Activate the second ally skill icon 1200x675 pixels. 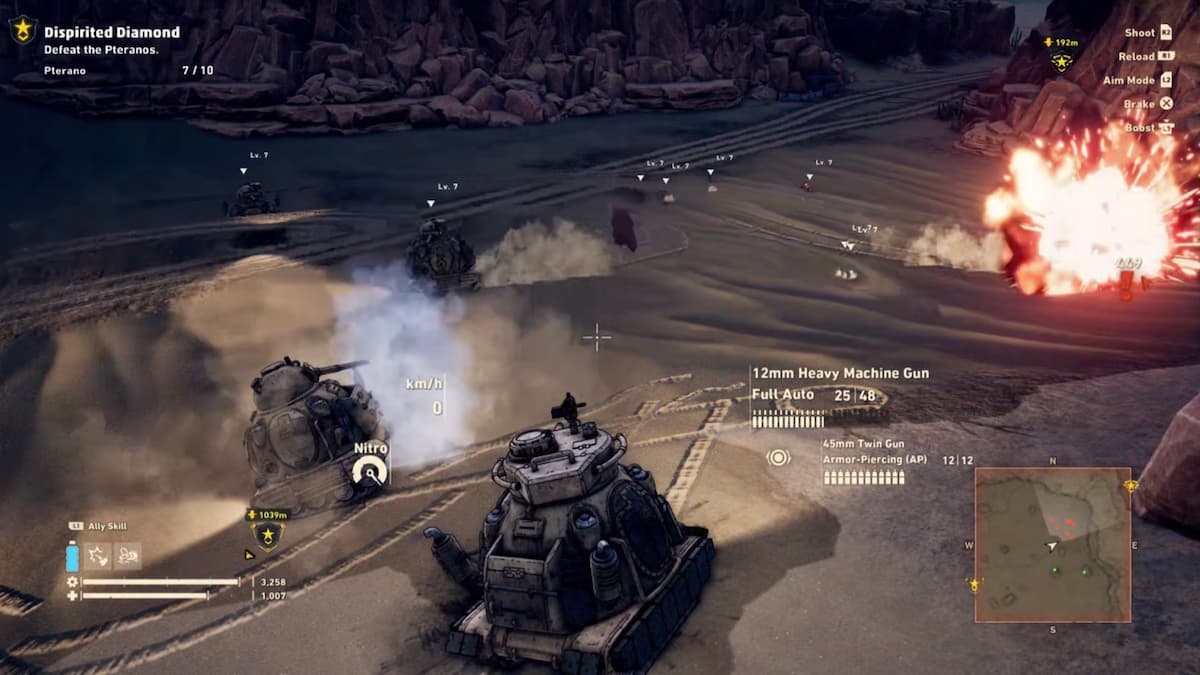click(x=128, y=556)
